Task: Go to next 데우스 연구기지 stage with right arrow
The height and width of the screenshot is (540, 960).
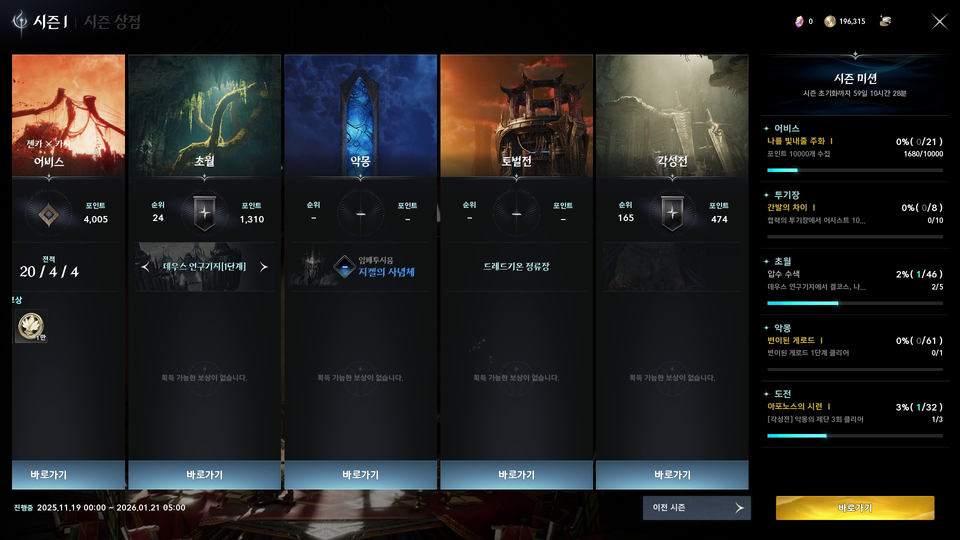Action: click(x=264, y=267)
